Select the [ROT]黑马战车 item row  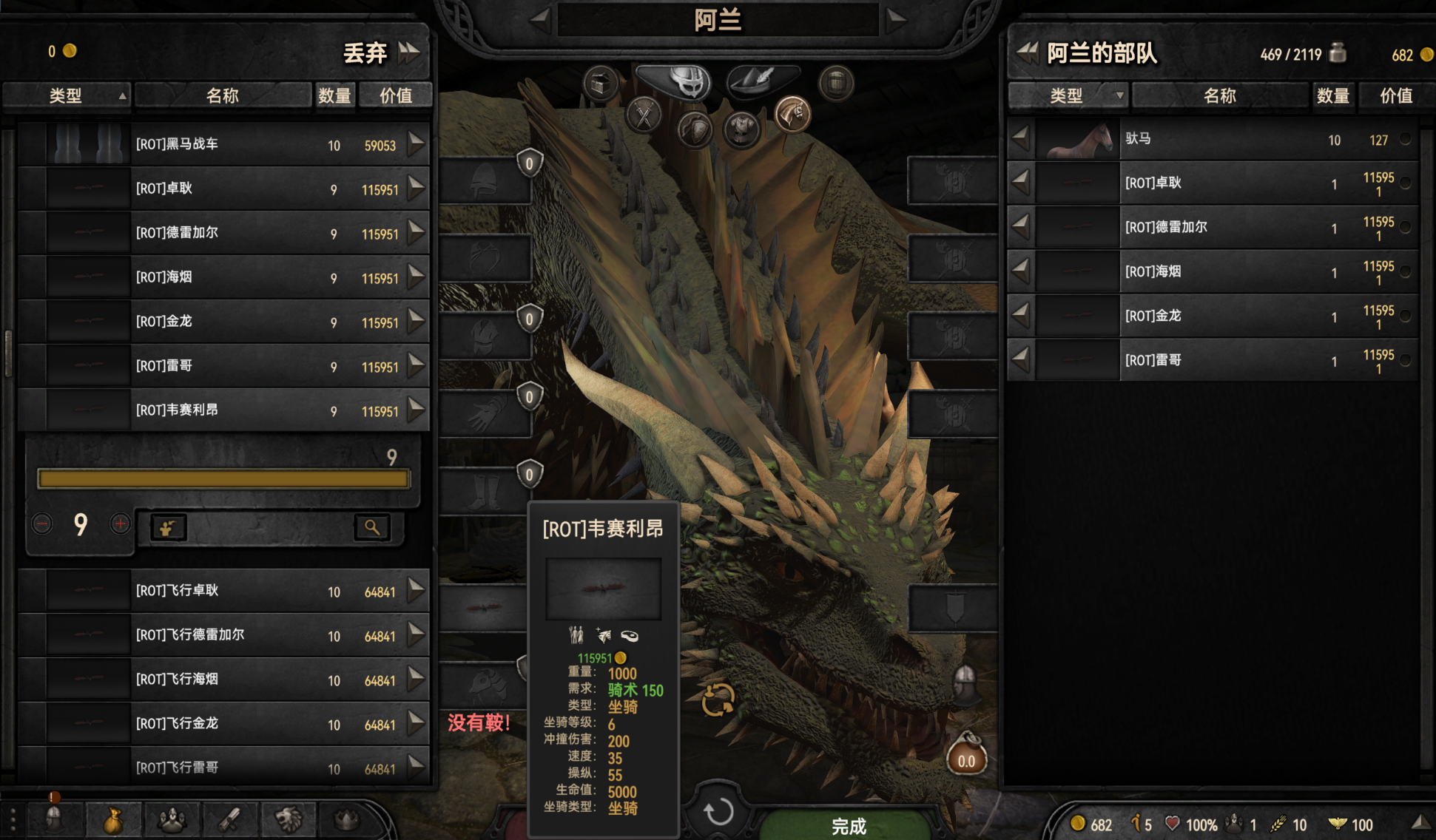tap(222, 144)
